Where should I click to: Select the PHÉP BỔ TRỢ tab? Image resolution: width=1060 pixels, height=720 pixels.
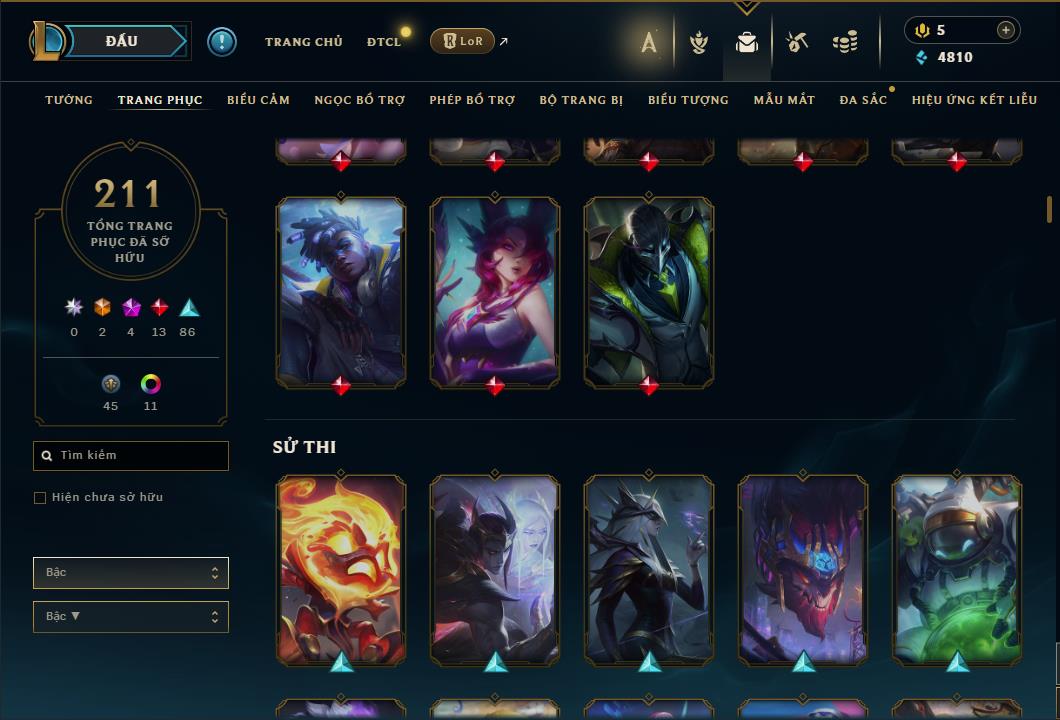click(x=472, y=100)
